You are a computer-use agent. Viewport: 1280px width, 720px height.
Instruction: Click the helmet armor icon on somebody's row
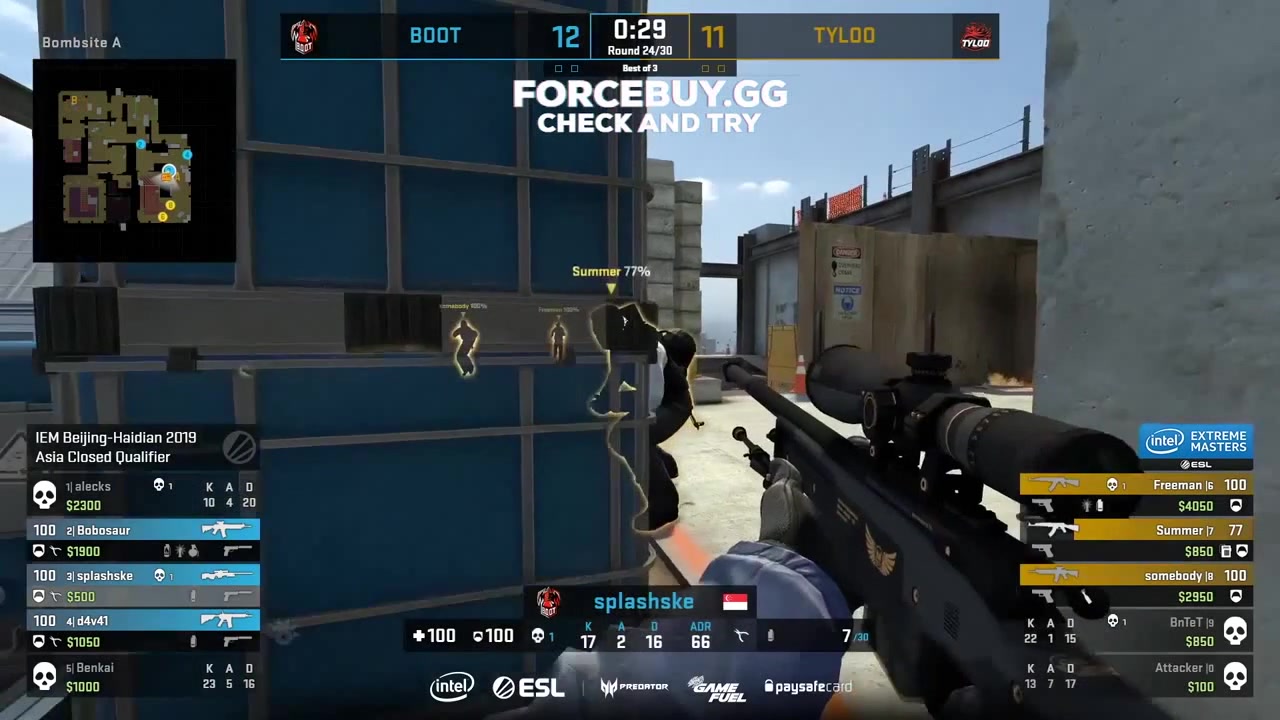coord(1236,596)
